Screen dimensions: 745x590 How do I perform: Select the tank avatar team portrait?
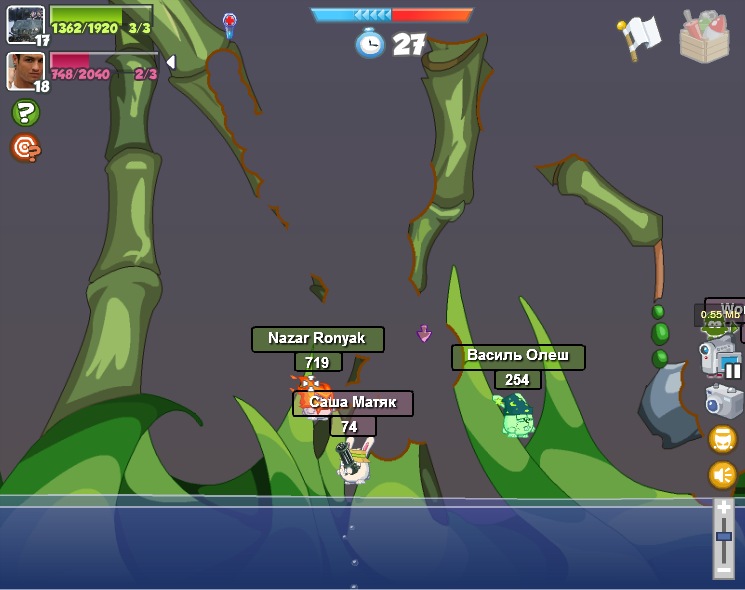click(25, 24)
